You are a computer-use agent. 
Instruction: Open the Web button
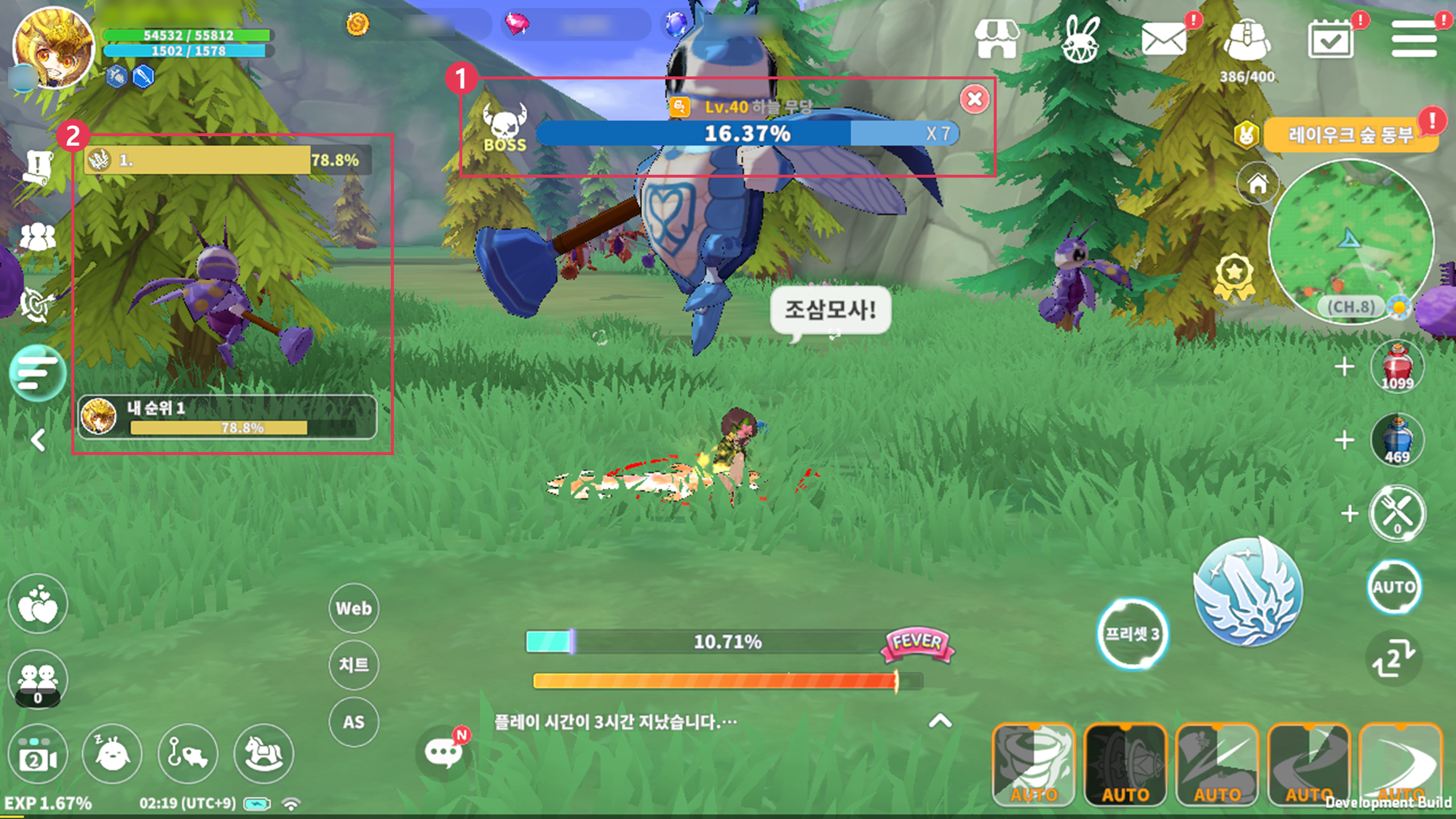(x=354, y=608)
